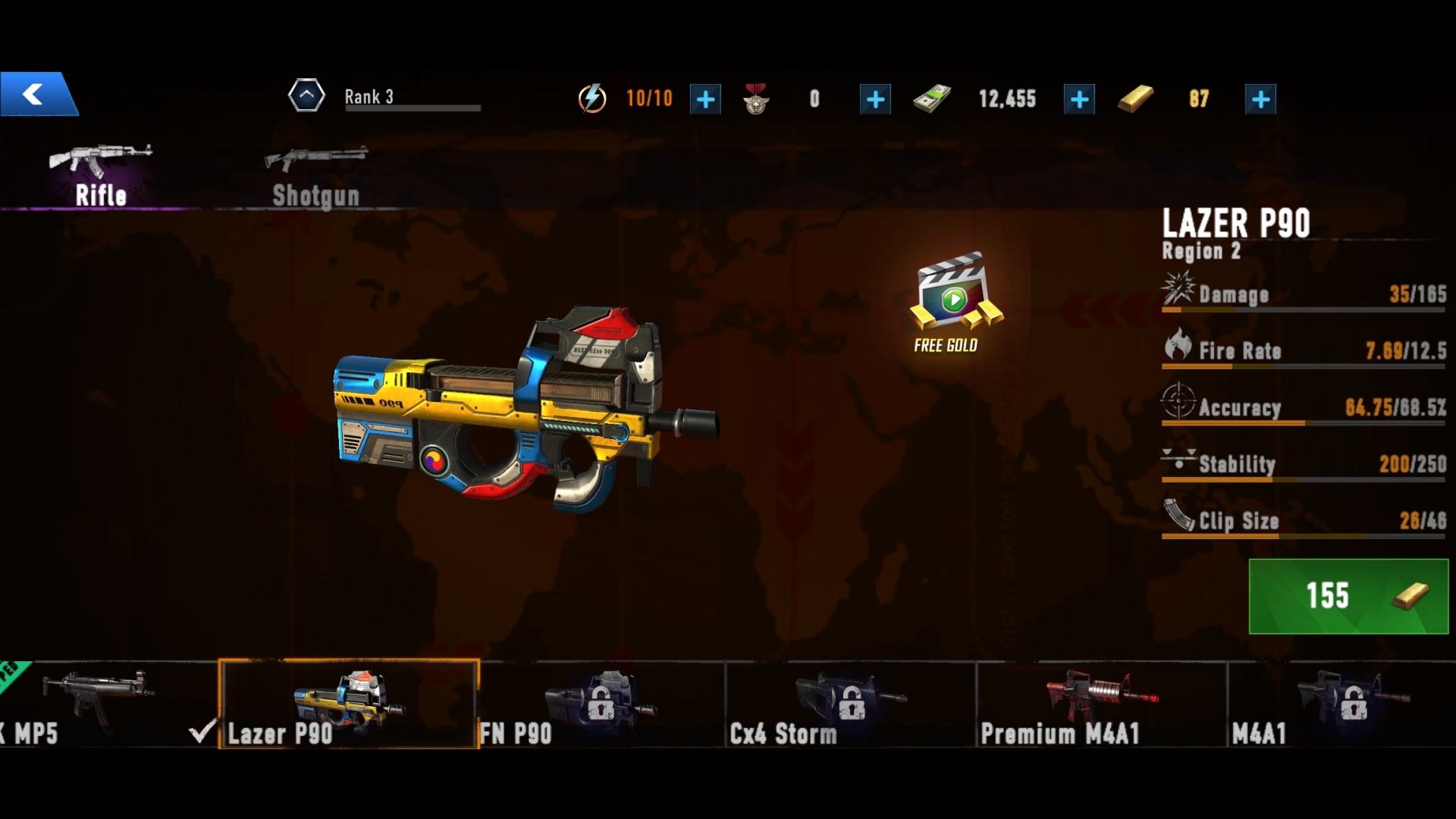Buy the Lazer P90 for 155 gold
This screenshot has width=1456, height=819.
(1348, 596)
